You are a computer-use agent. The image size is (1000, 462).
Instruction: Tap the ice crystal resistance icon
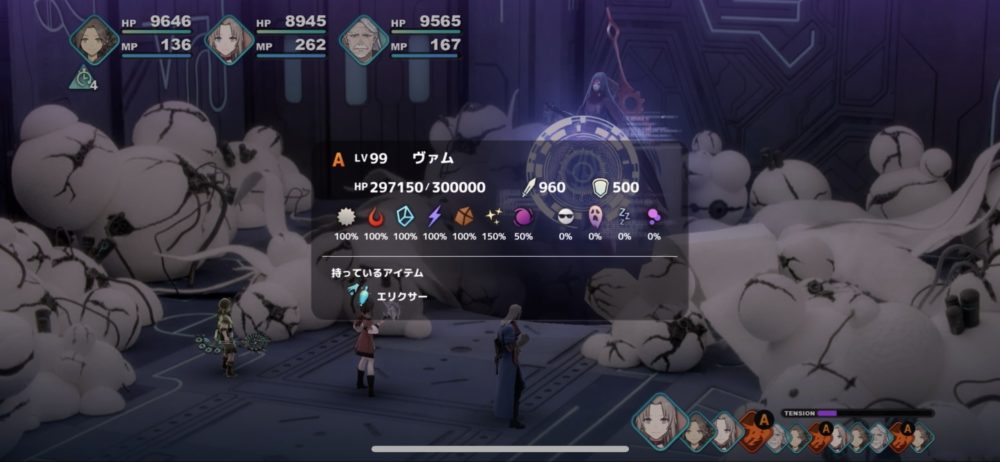click(405, 216)
